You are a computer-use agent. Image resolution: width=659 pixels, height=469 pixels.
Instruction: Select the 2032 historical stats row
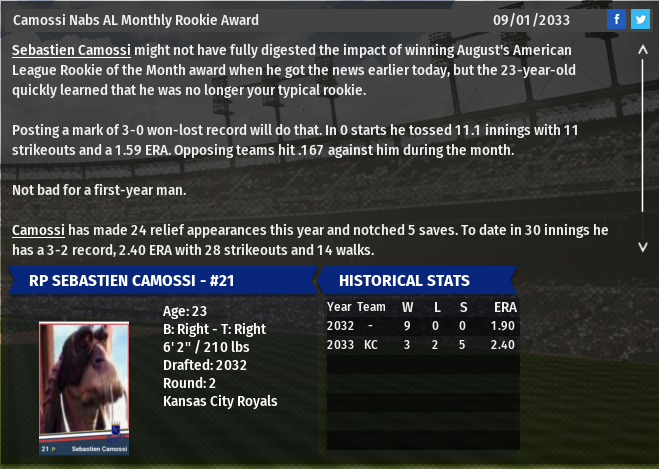coord(422,326)
